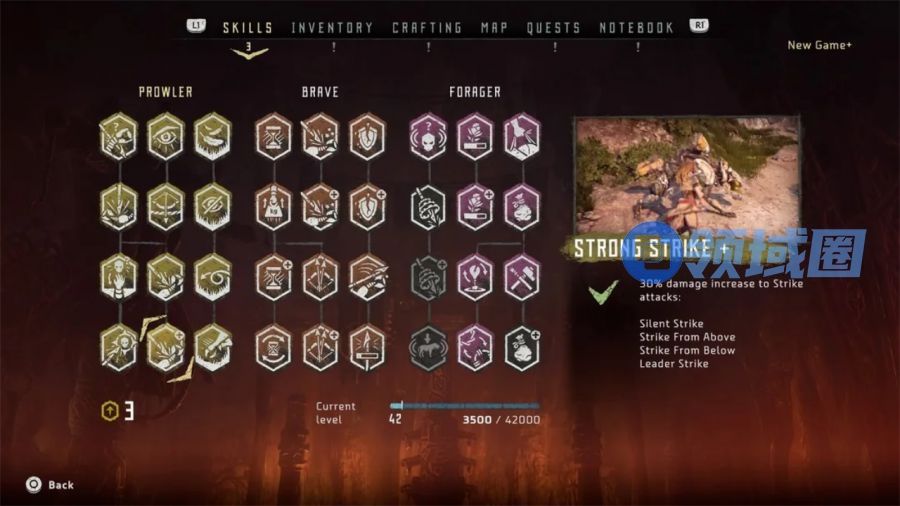Screen dimensions: 900x506
Task: Select the mount icon skill in Forager
Action: (428, 347)
